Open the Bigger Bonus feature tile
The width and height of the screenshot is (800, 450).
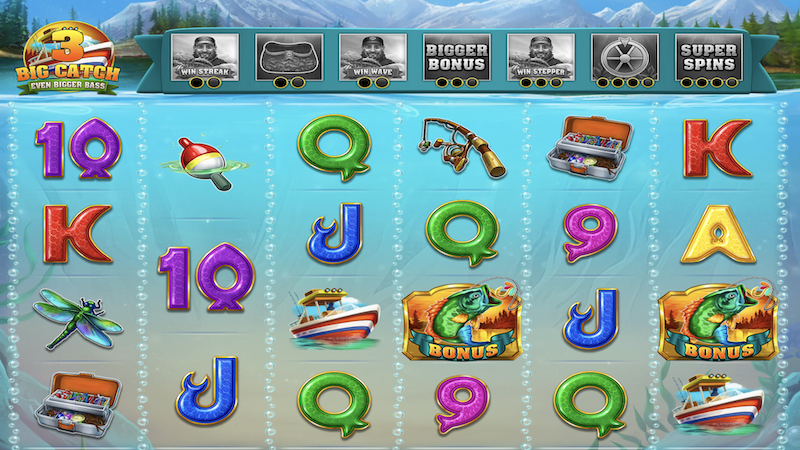(456, 56)
